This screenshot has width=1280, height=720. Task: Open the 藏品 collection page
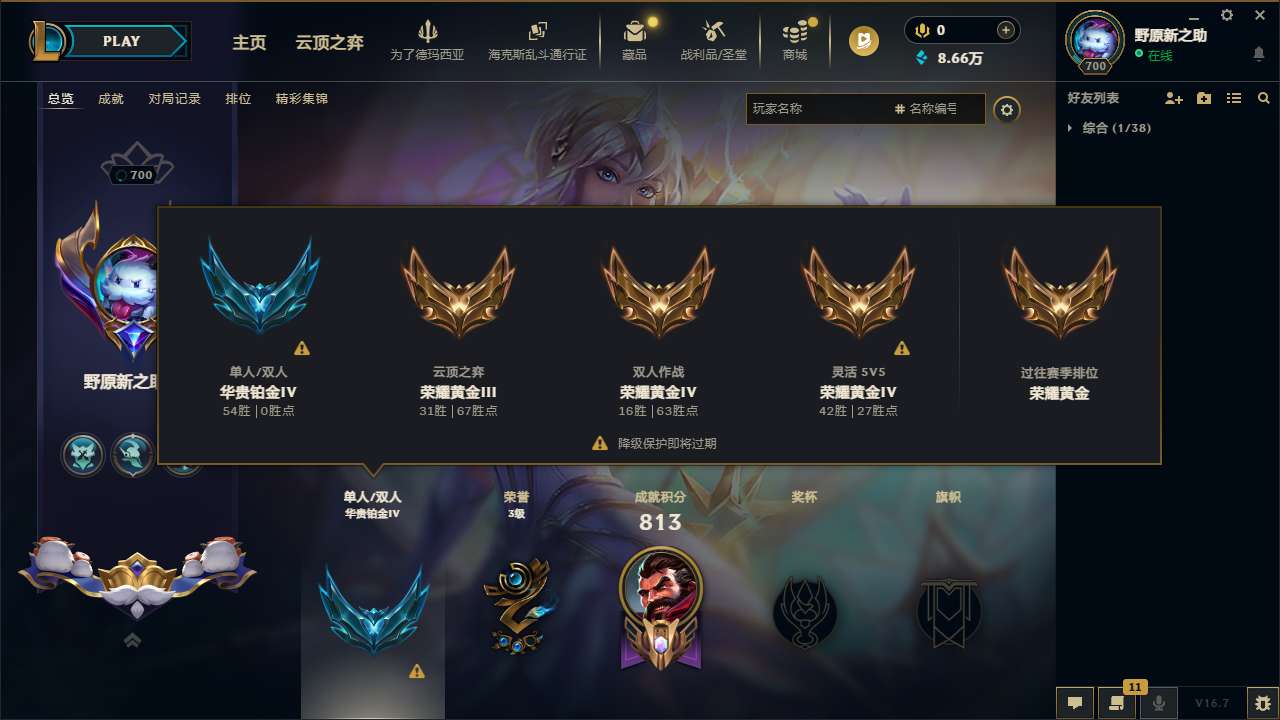pos(634,40)
